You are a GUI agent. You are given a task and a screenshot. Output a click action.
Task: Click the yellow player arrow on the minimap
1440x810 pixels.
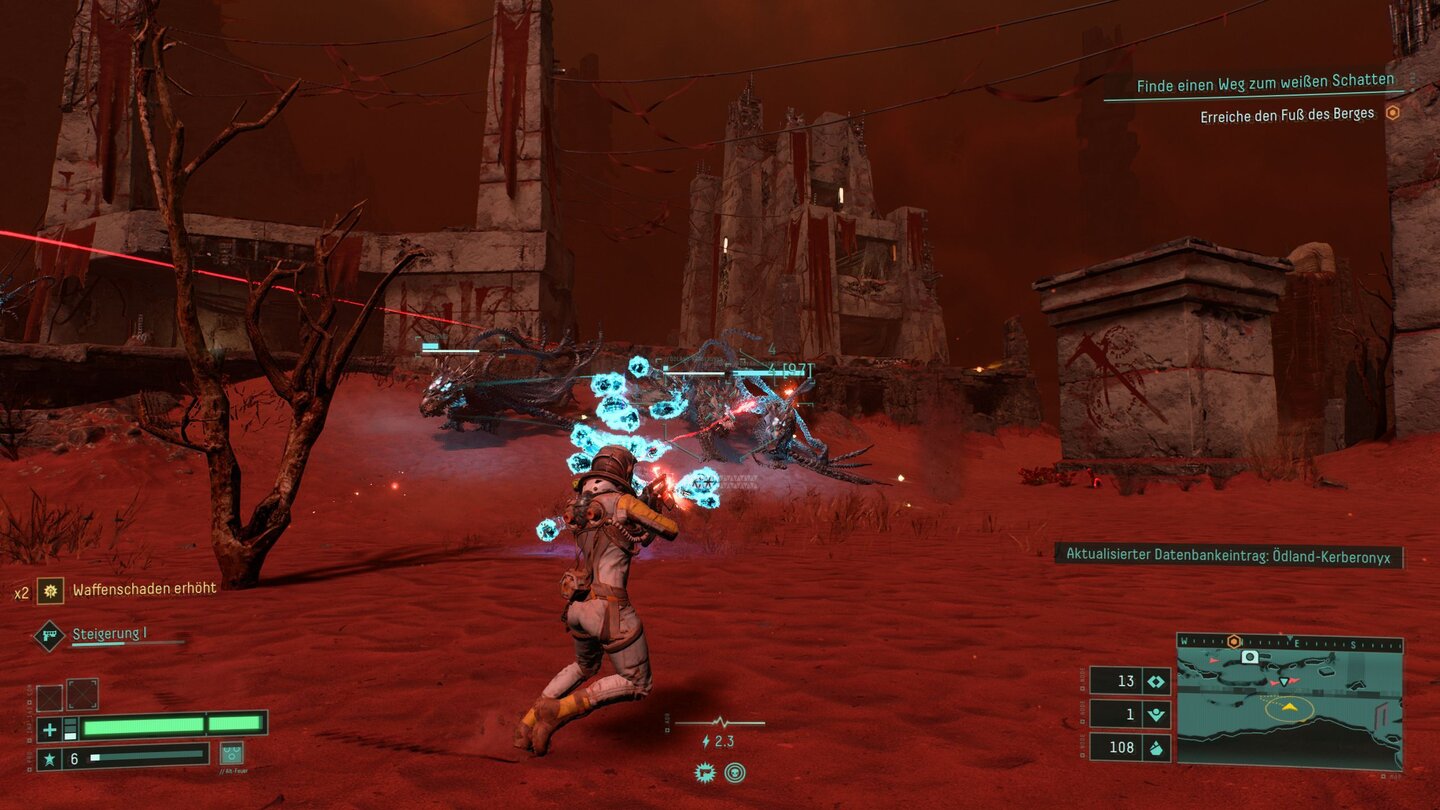[1290, 707]
